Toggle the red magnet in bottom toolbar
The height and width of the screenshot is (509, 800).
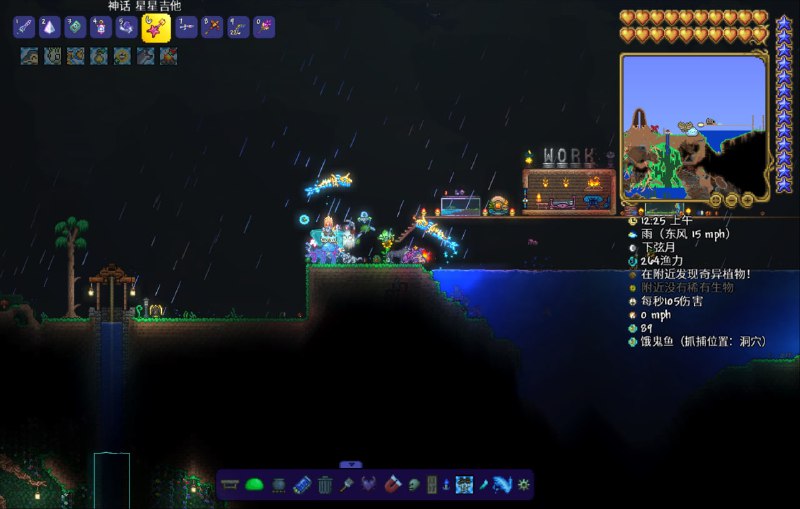(x=392, y=485)
